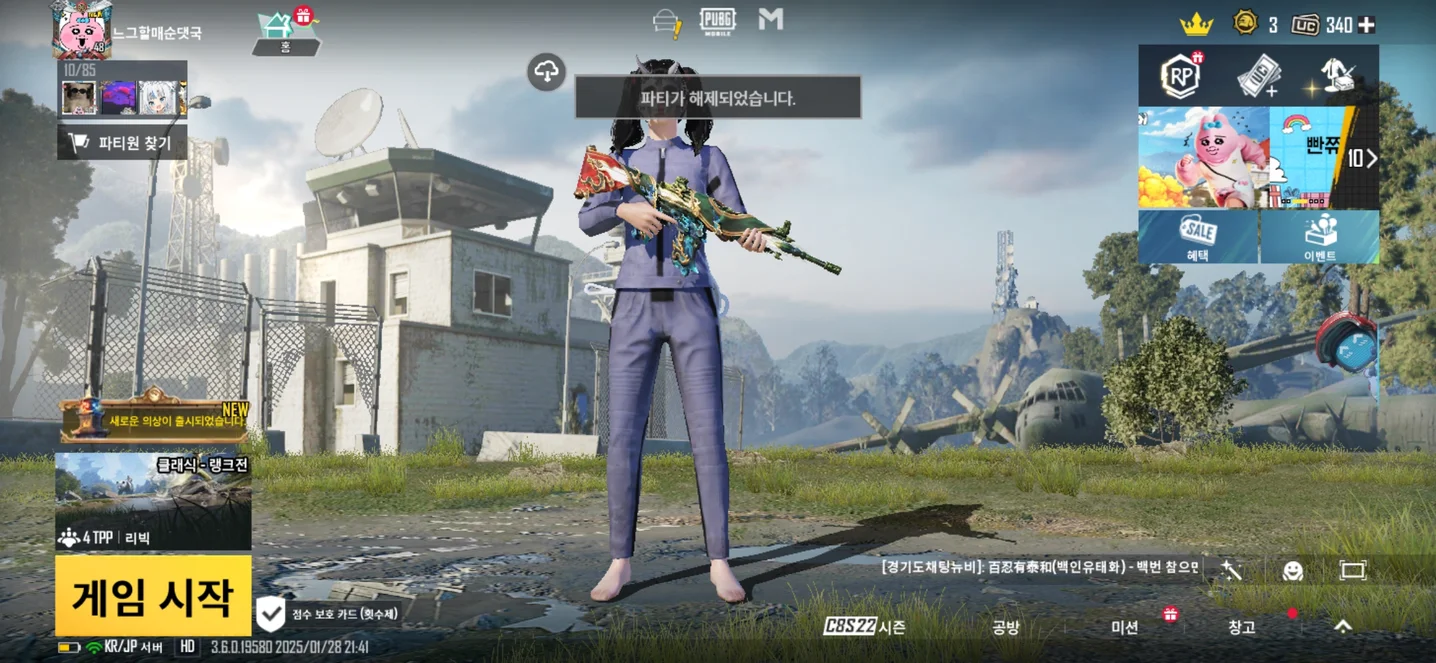
Task: Open the RP Royale Pass icon
Action: tap(1181, 76)
